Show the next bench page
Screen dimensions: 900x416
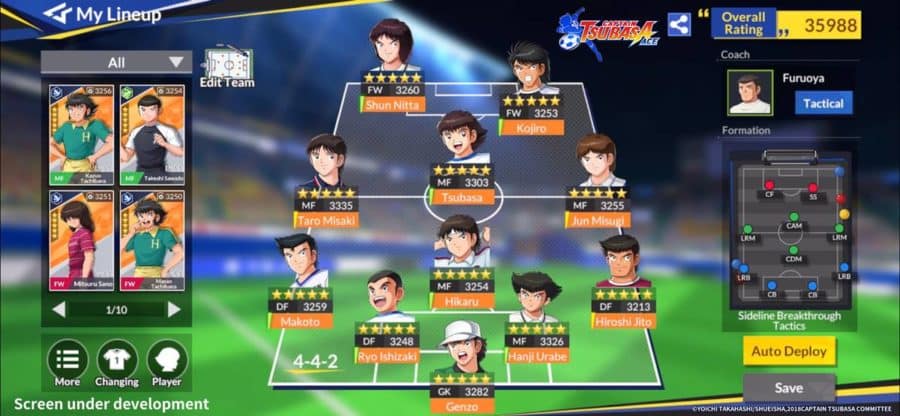[x=174, y=309]
